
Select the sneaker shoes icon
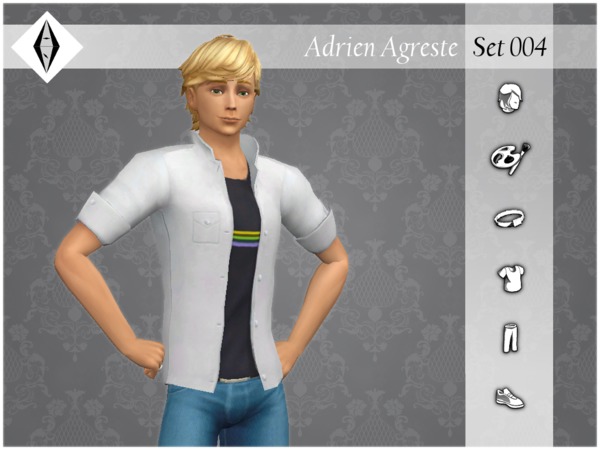509,397
